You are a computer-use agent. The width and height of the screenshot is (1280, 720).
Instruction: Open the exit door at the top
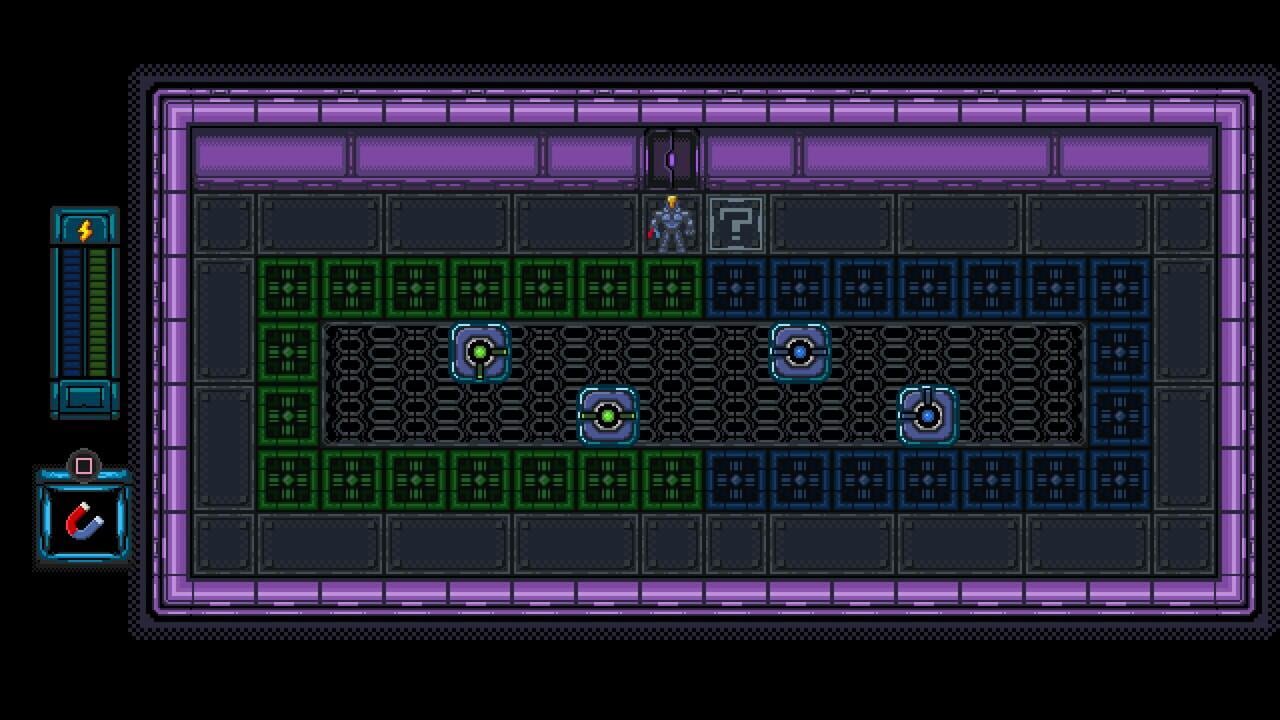pos(670,156)
